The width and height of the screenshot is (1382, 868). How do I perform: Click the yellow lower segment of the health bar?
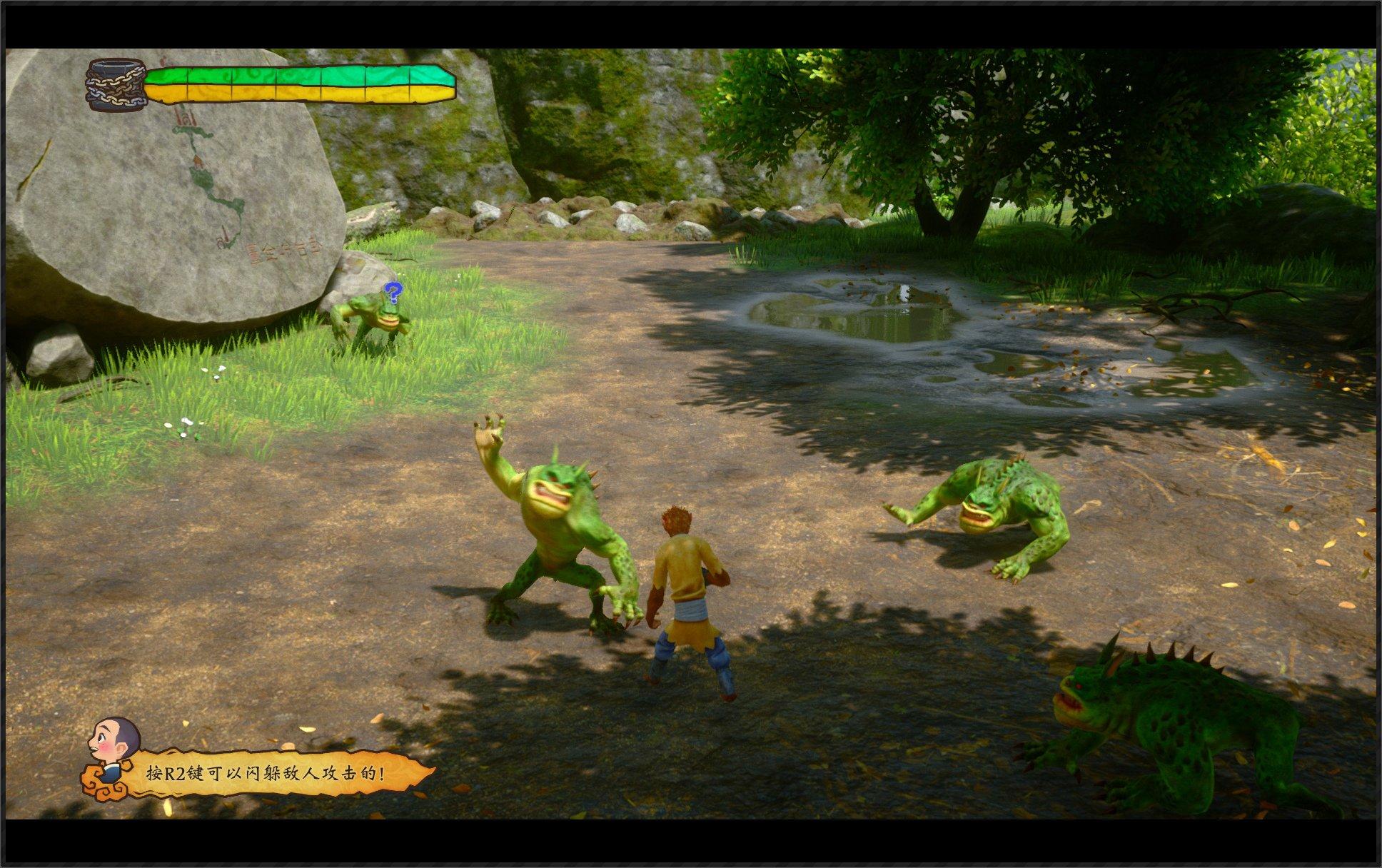(x=286, y=95)
